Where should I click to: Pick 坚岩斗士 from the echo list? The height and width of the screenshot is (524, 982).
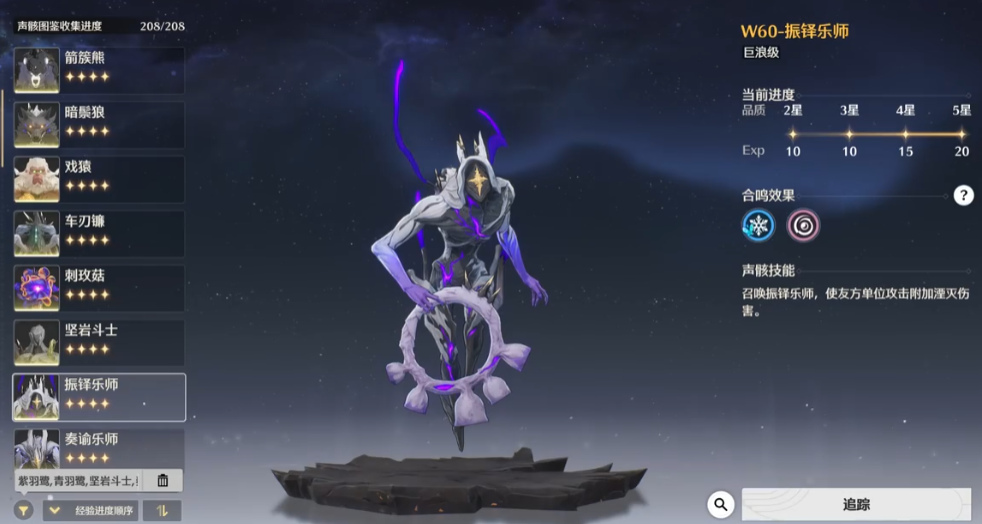click(x=98, y=342)
